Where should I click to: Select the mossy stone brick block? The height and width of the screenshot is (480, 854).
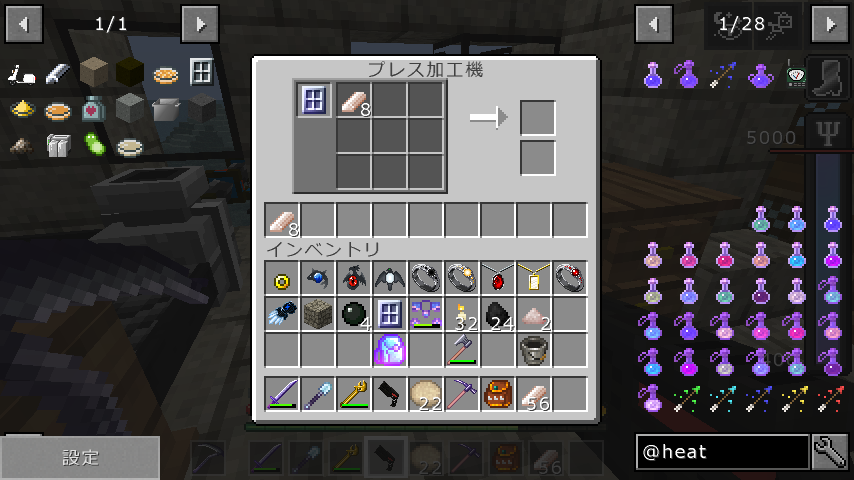click(x=317, y=314)
